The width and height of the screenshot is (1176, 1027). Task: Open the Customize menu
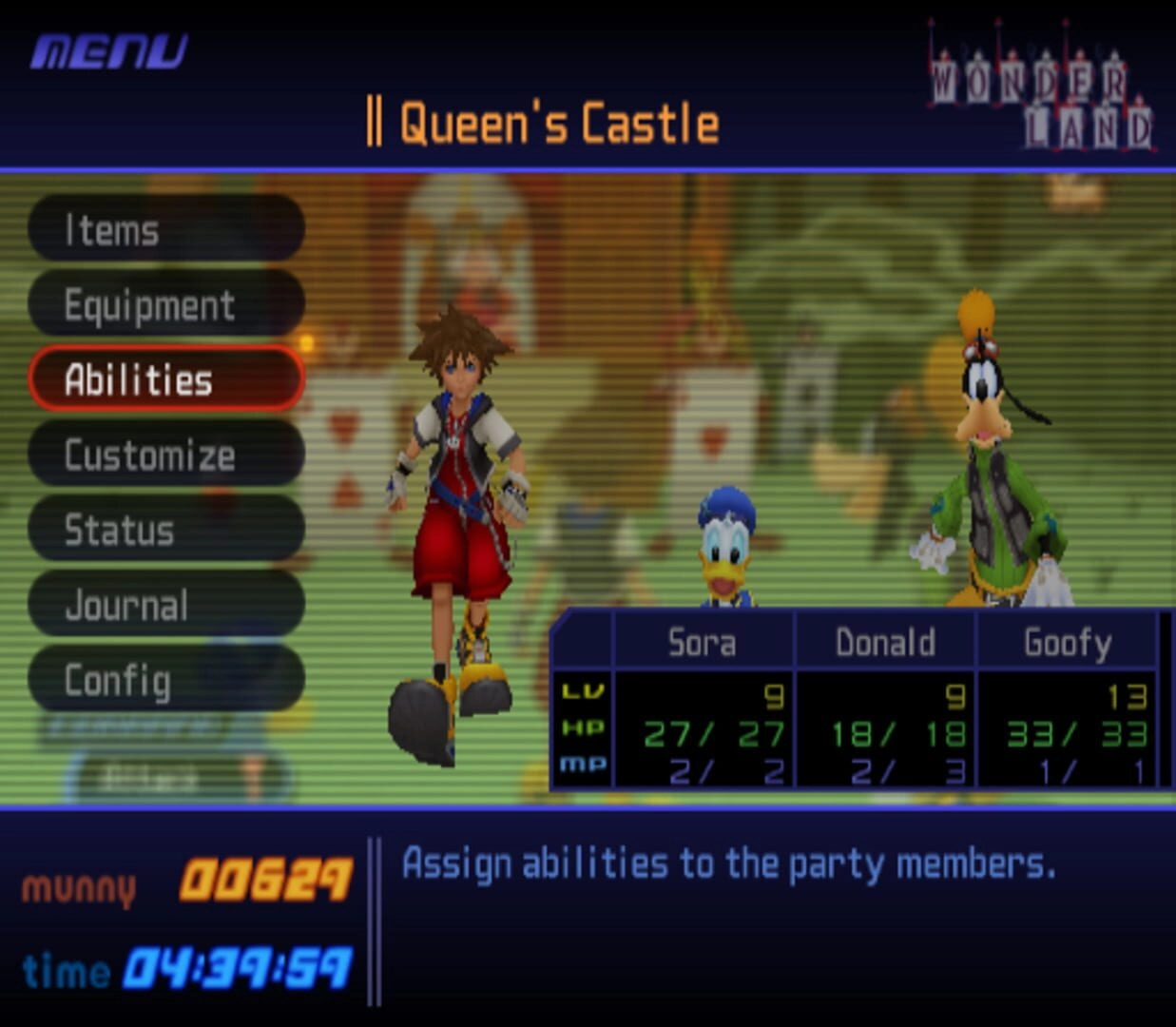(166, 455)
